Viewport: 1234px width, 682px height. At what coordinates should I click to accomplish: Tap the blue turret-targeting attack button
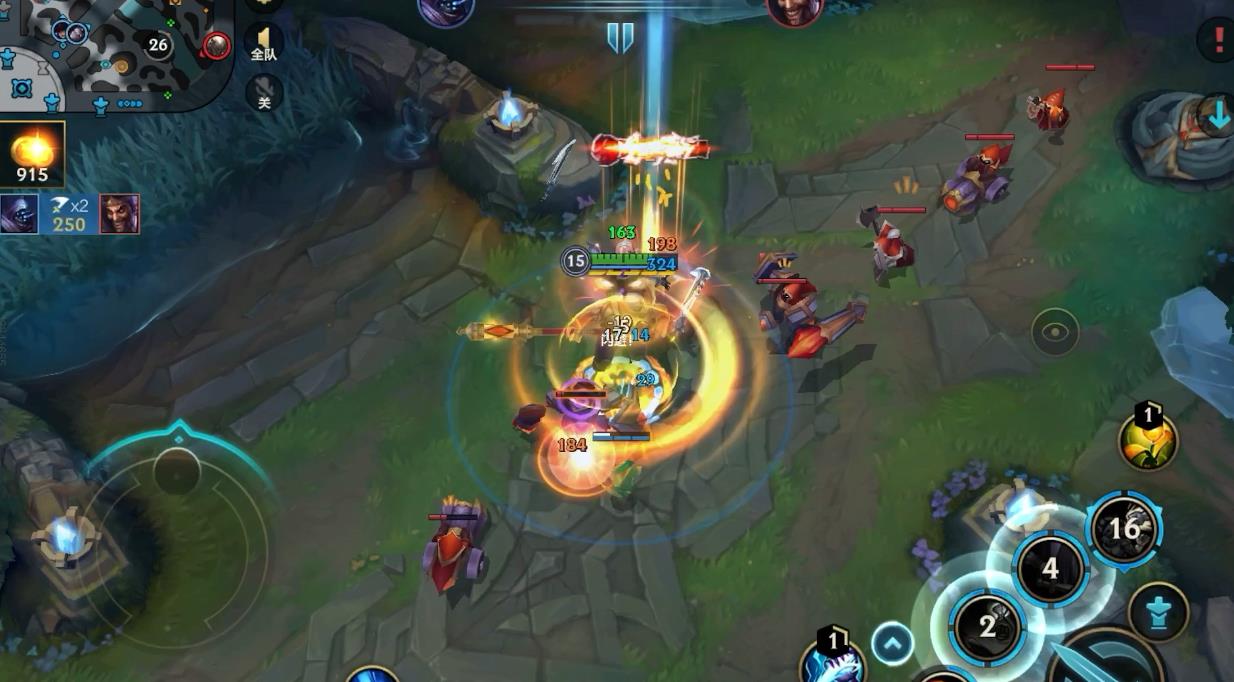[x=1158, y=612]
